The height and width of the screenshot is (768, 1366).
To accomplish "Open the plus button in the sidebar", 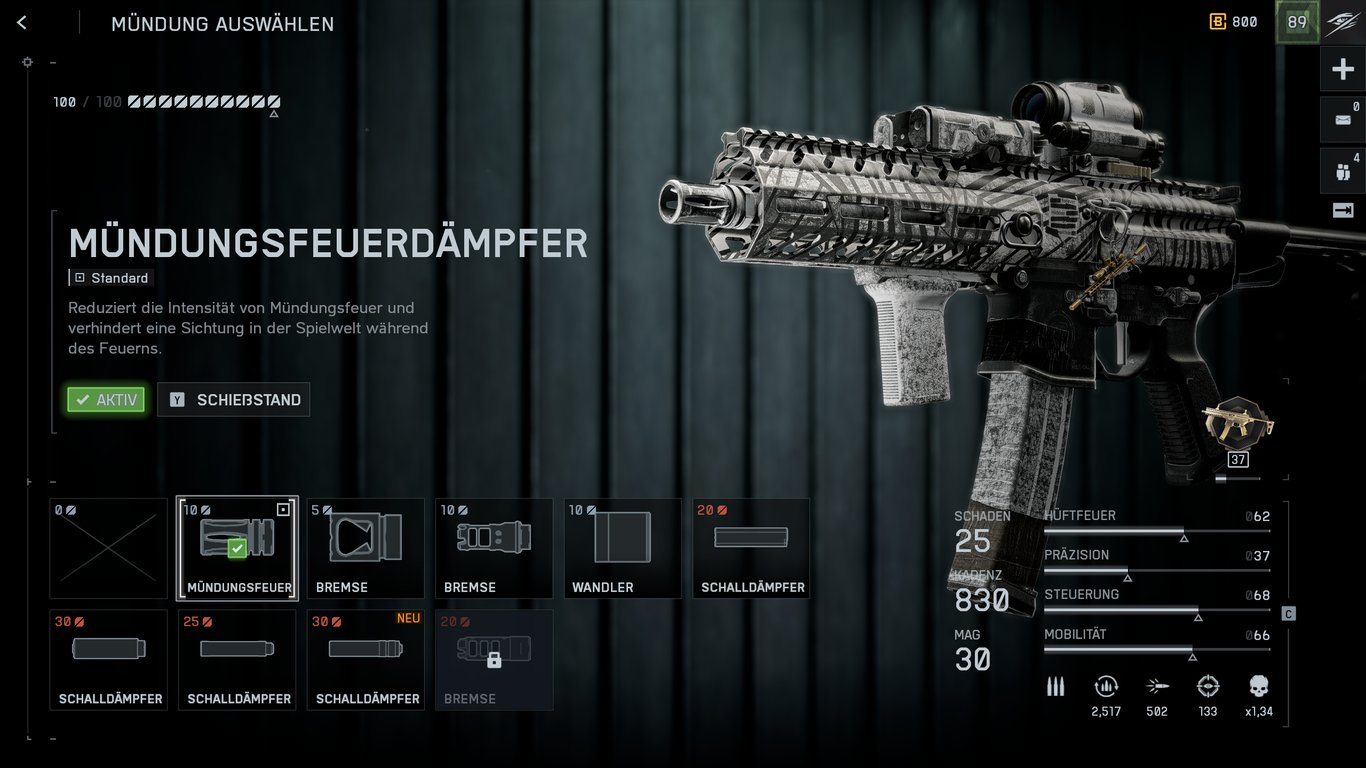I will (1342, 69).
